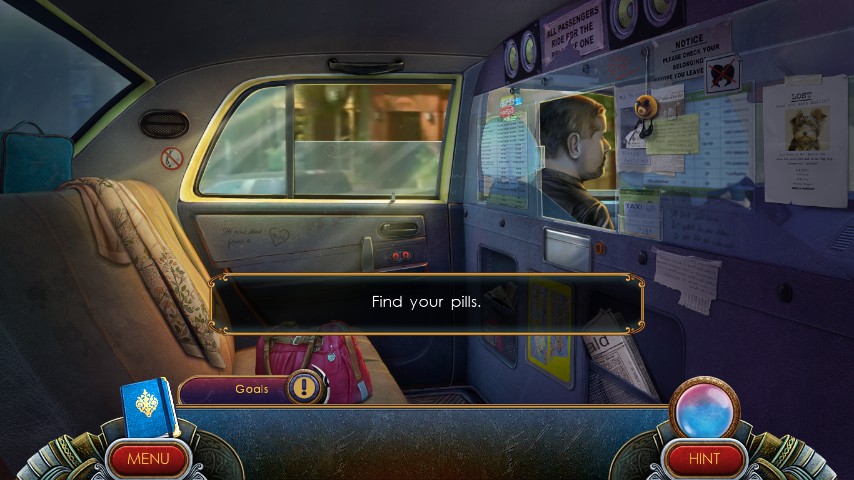Open the red MENU button
The width and height of the screenshot is (854, 480).
[148, 459]
